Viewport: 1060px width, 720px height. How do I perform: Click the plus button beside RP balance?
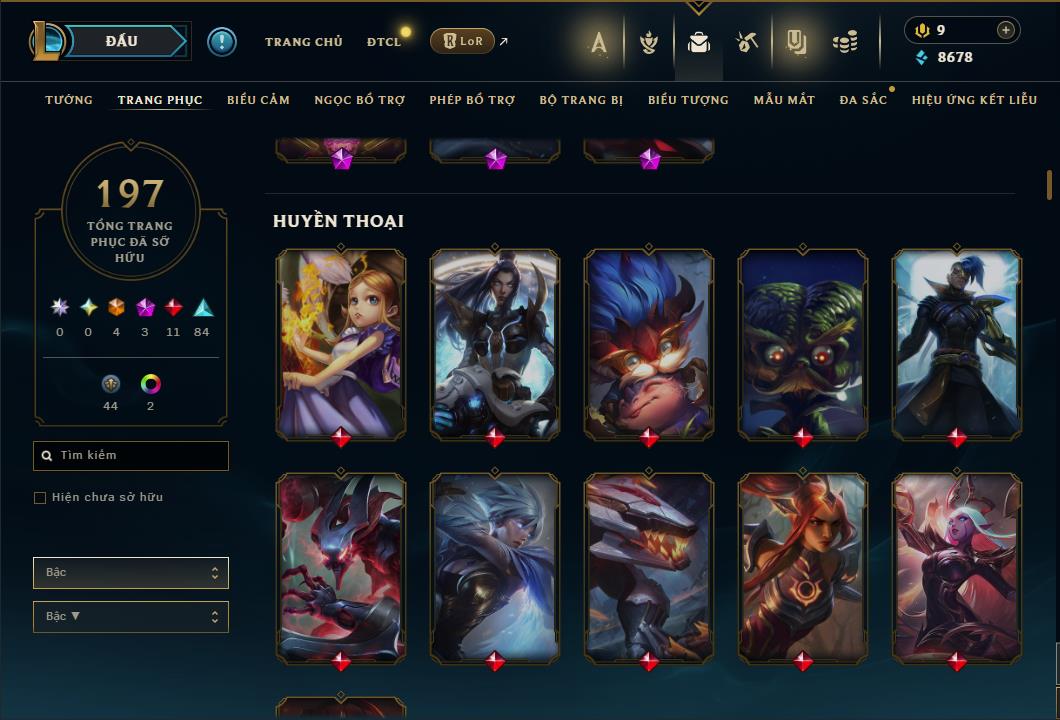coord(1005,30)
